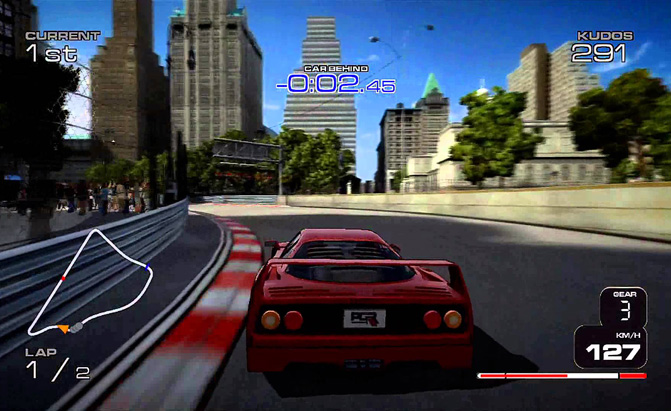Image resolution: width=671 pixels, height=411 pixels.
Task: Click the track layout minimap
Action: (90, 282)
